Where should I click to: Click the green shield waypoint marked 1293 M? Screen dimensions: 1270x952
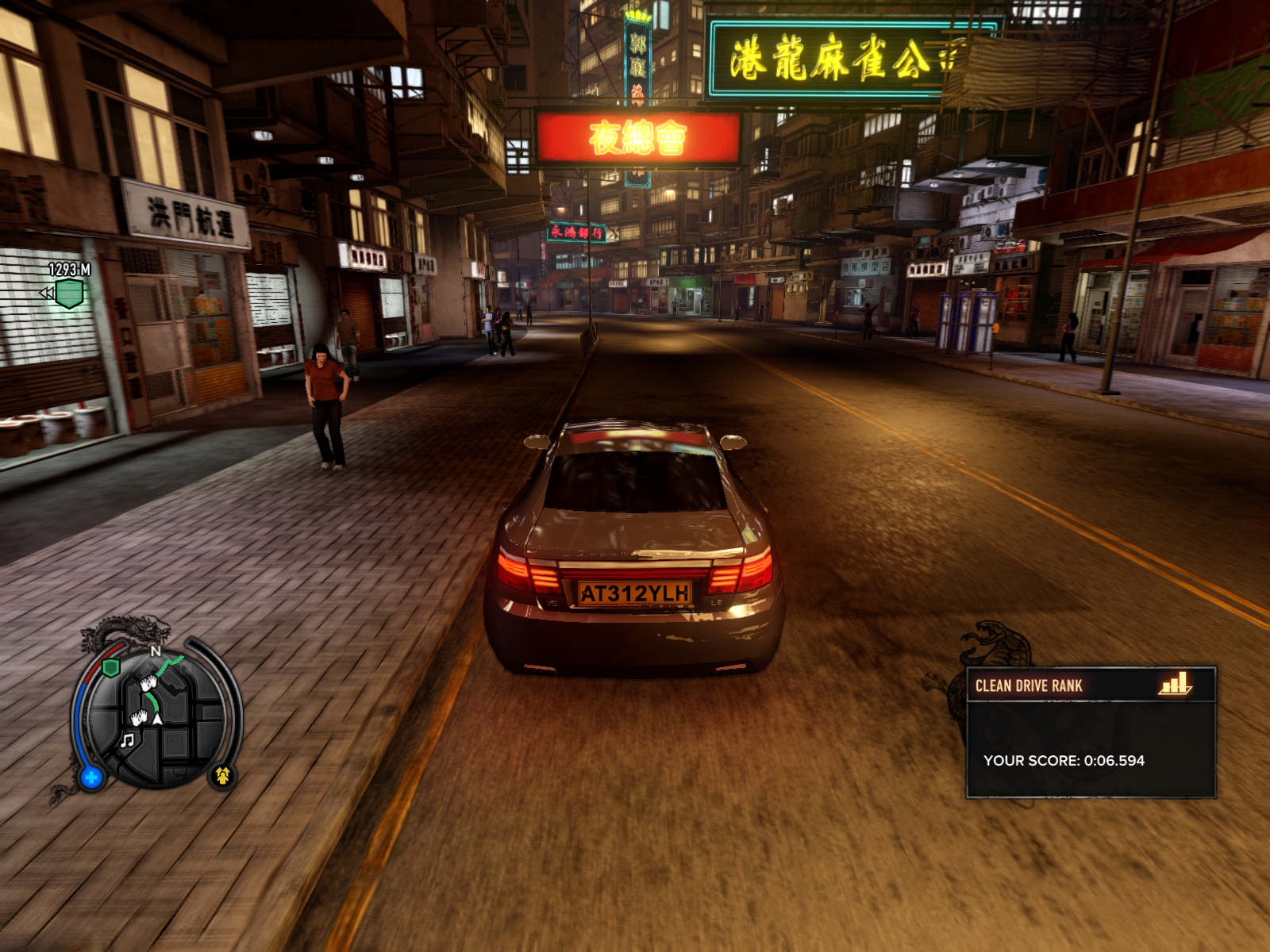pyautogui.click(x=69, y=294)
